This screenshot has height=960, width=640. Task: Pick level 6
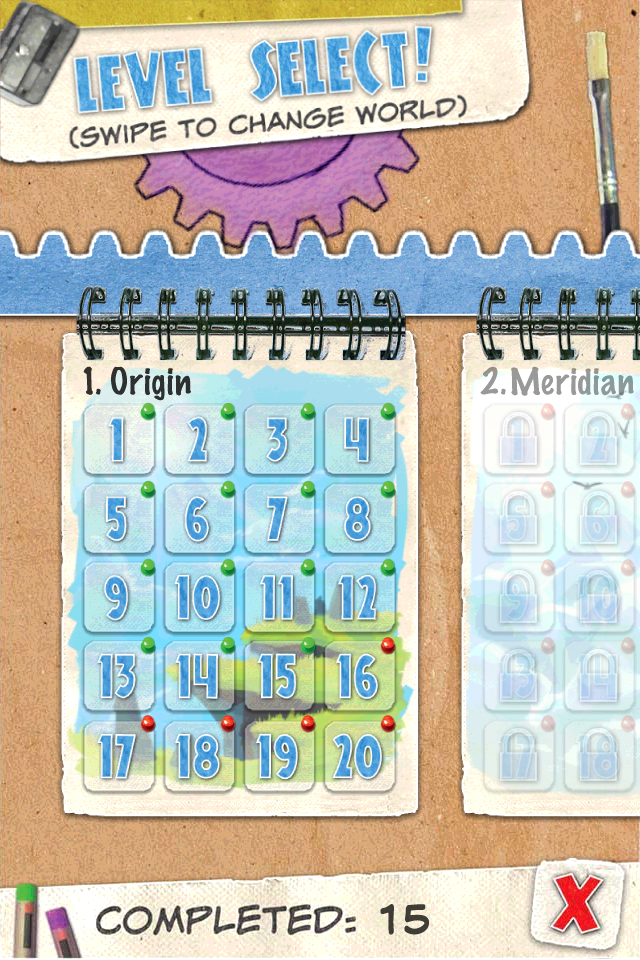pos(198,519)
